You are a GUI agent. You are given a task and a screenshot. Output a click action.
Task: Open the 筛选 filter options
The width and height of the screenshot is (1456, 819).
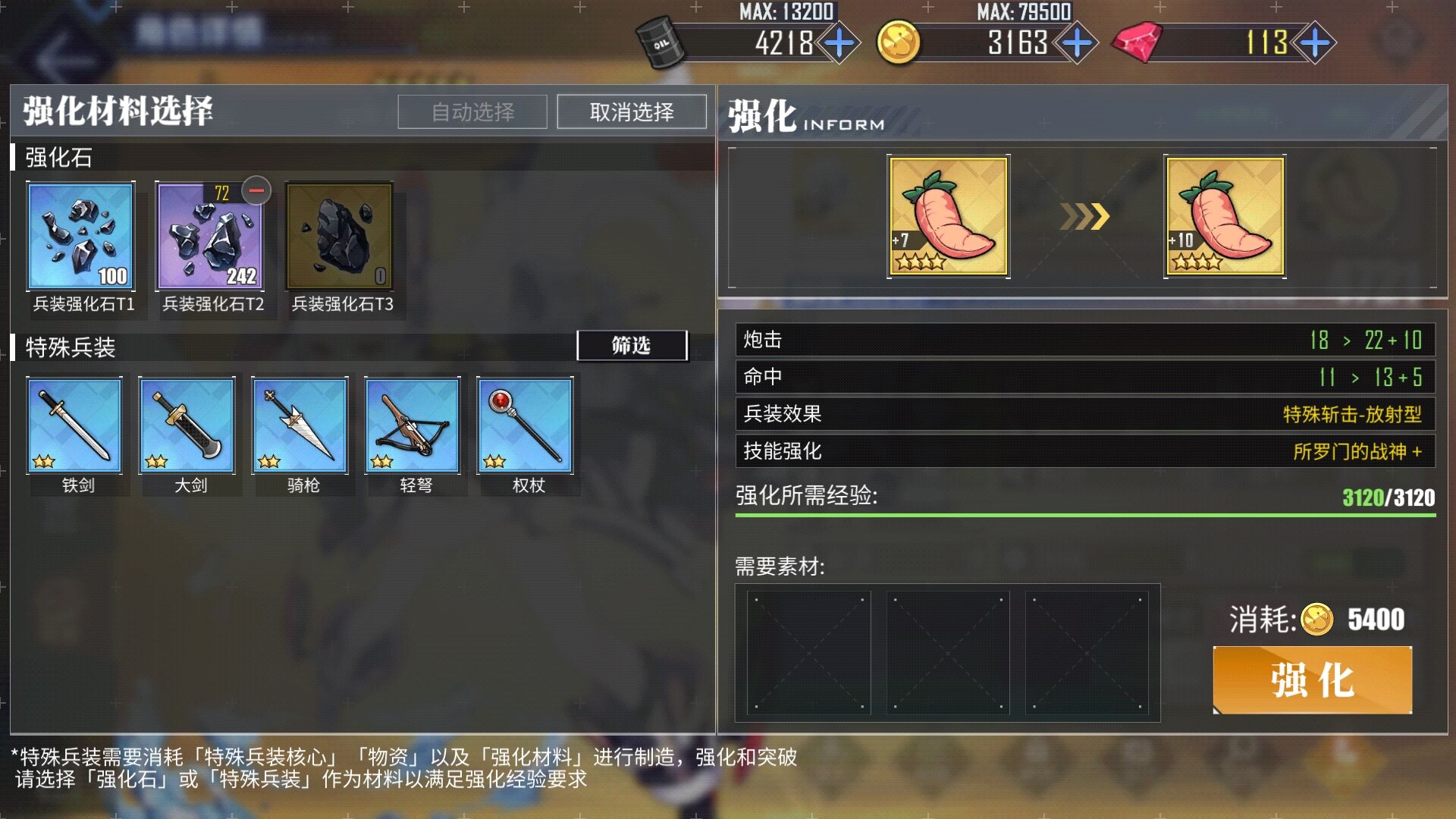(x=632, y=345)
